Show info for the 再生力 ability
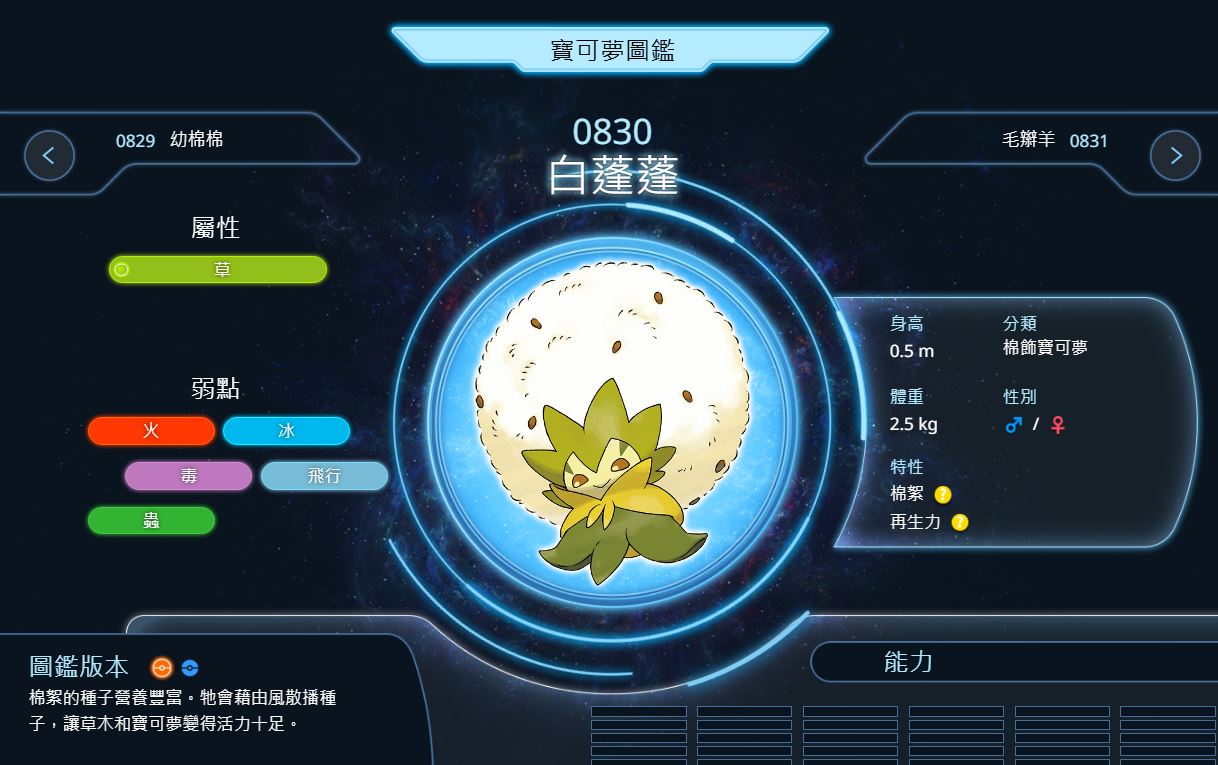Viewport: 1218px width, 765px height. (960, 522)
